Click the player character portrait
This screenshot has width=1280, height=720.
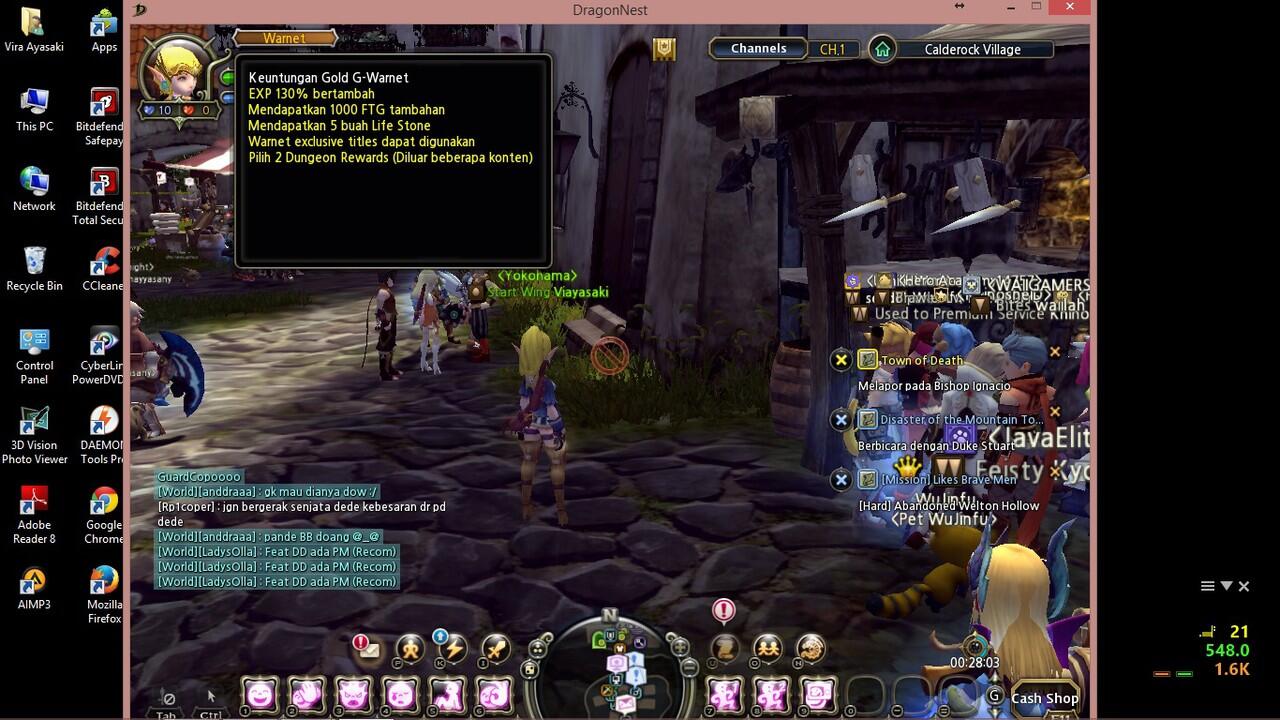[x=177, y=70]
